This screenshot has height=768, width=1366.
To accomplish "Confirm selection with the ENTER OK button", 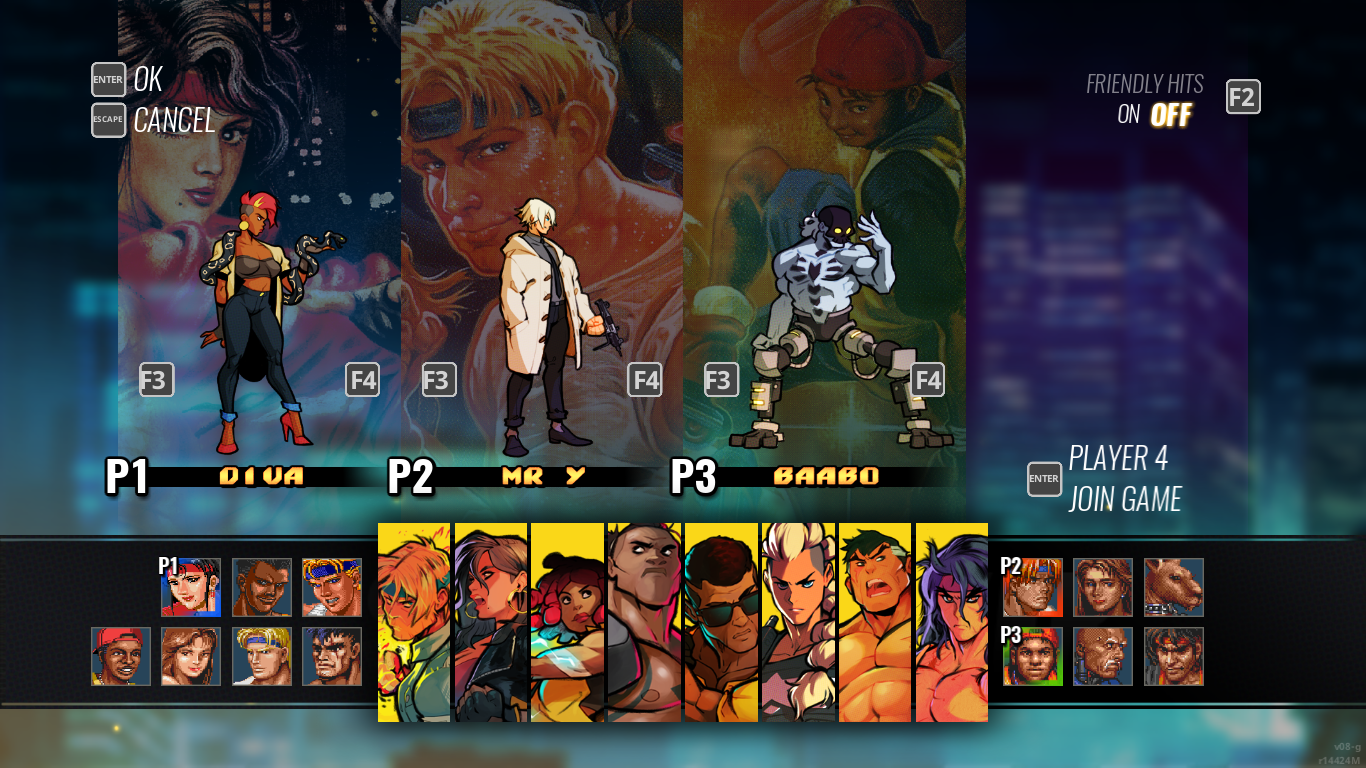I will click(x=108, y=80).
